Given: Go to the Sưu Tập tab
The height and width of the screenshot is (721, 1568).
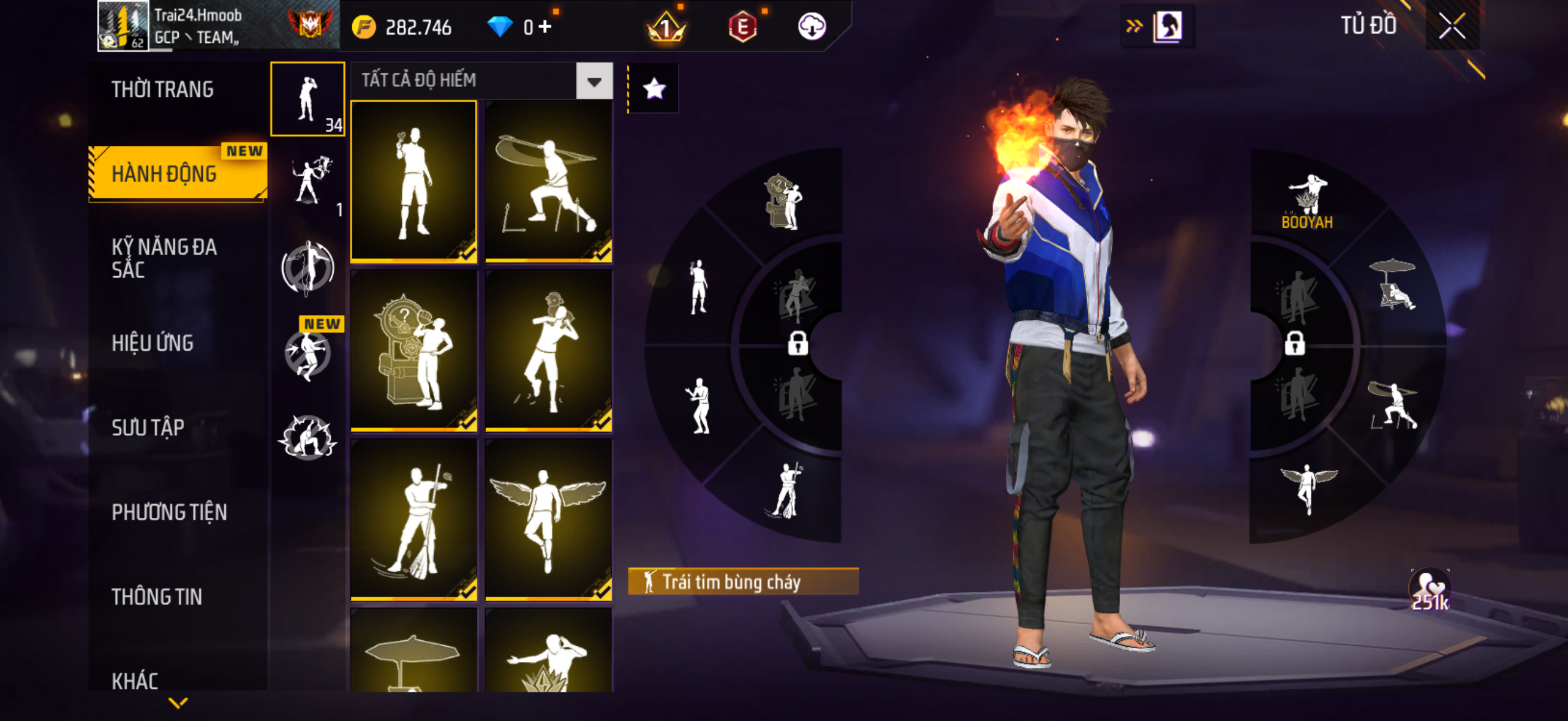Looking at the screenshot, I should click(x=148, y=427).
